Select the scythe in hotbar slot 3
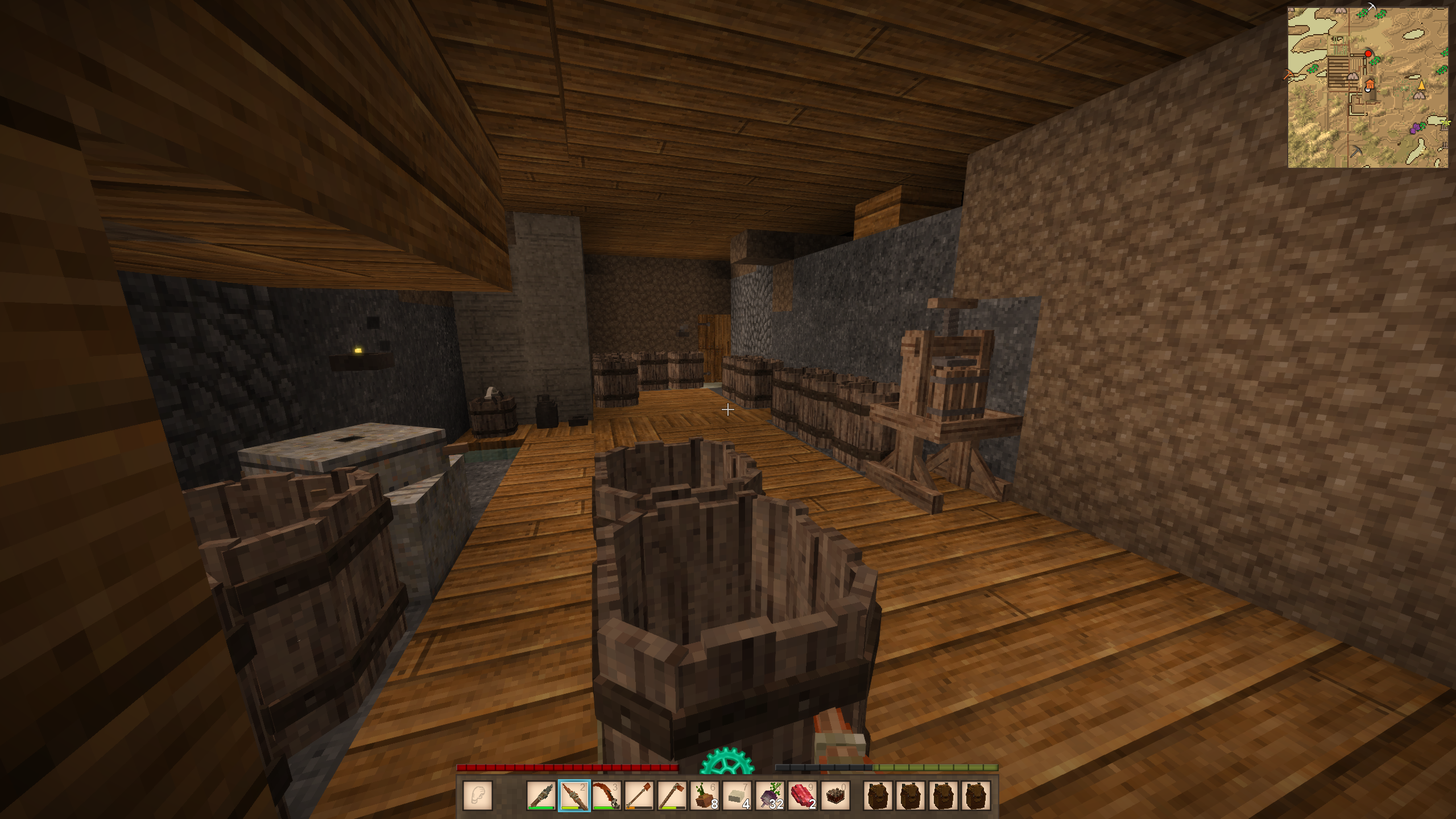Image resolution: width=1456 pixels, height=819 pixels. (x=606, y=795)
